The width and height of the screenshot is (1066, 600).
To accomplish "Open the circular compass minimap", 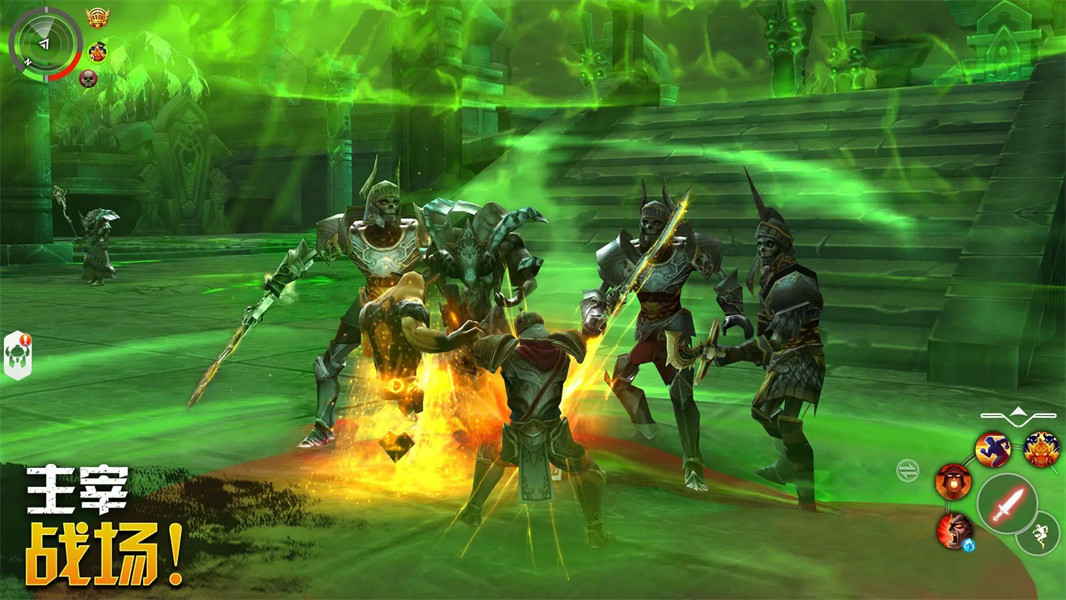I will click(43, 43).
